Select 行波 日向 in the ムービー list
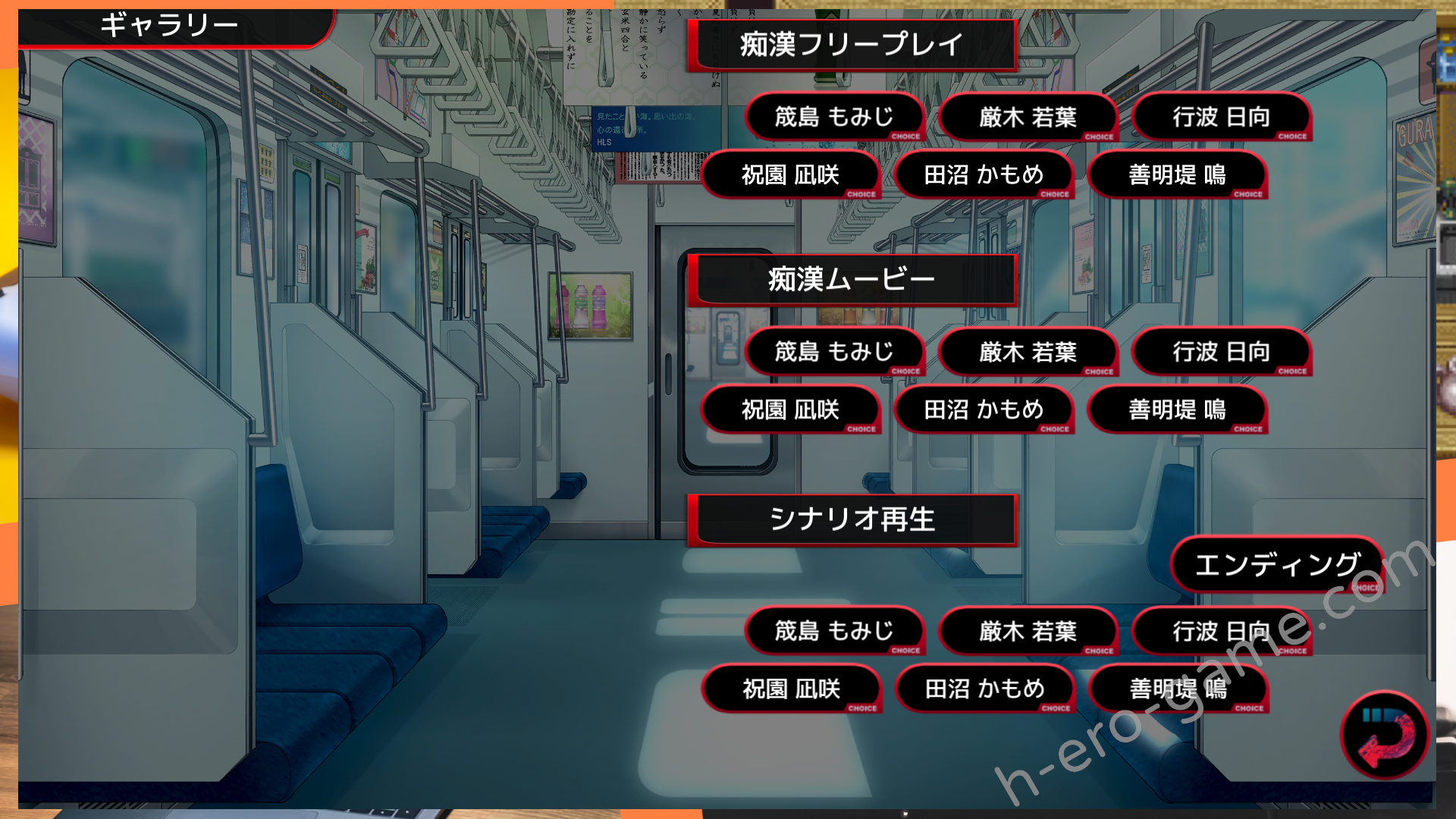This screenshot has height=819, width=1456. [1221, 352]
